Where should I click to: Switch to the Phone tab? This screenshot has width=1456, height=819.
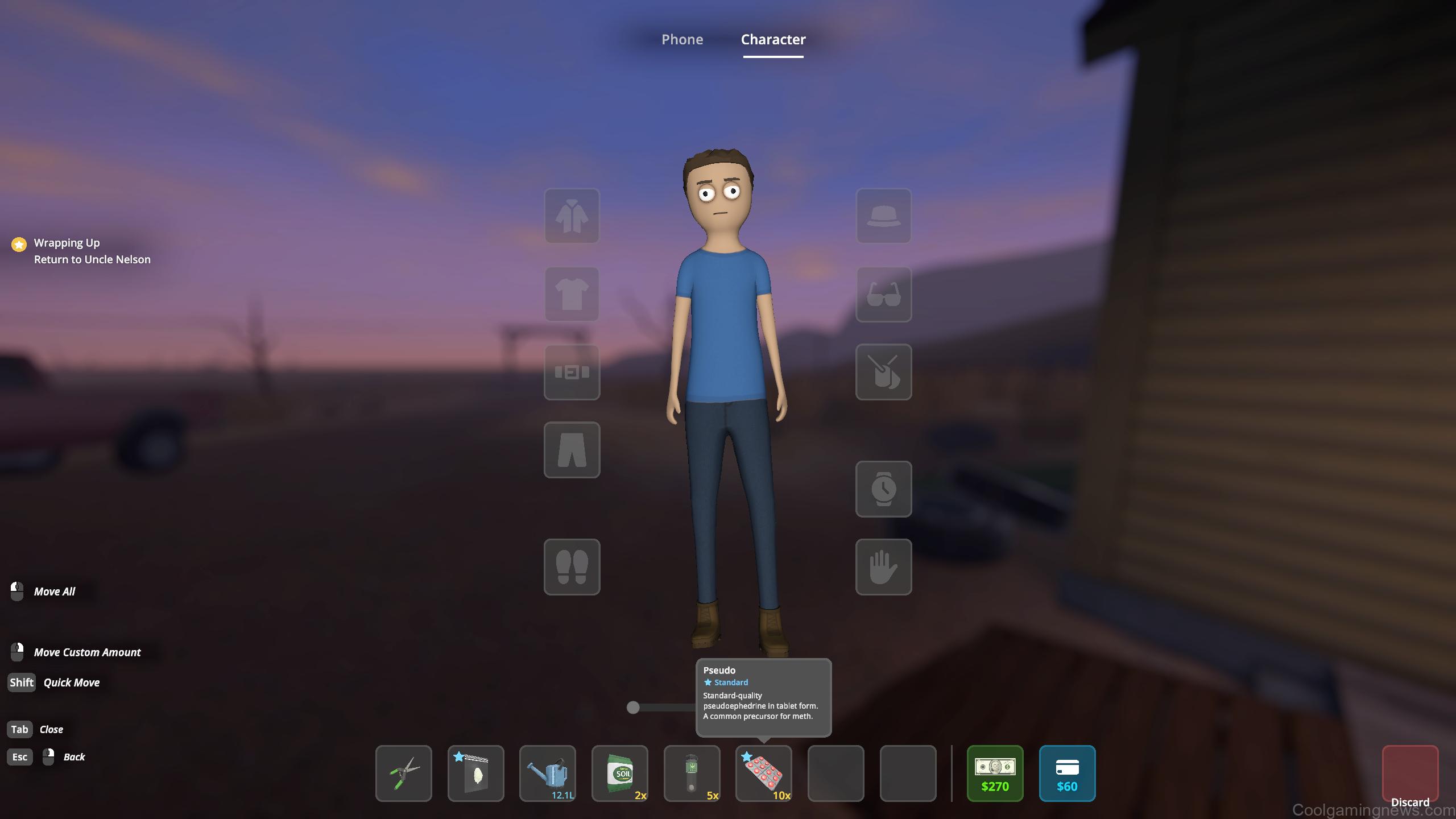coord(682,39)
